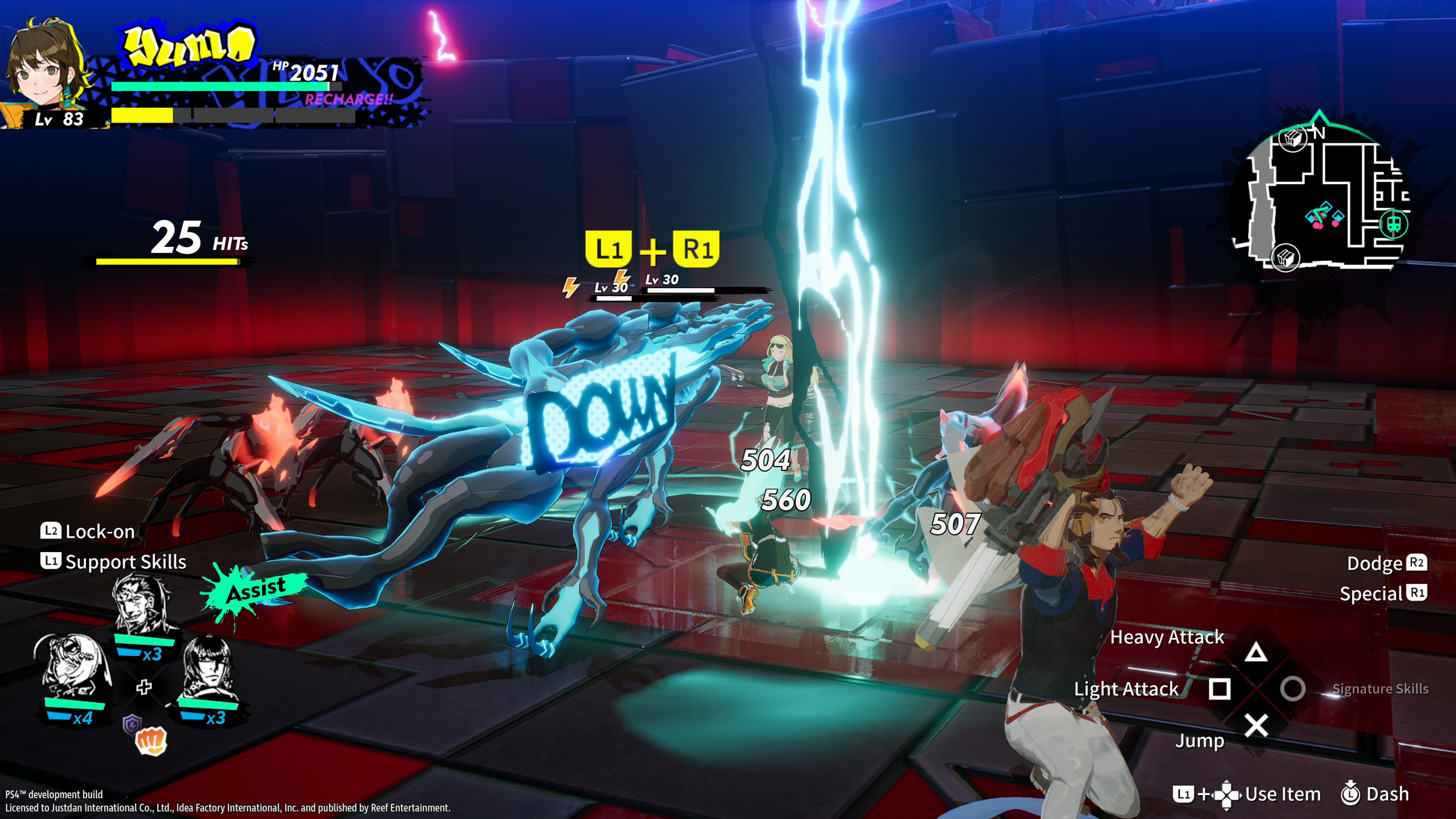Screen dimensions: 1456x819
Task: Pick the dark-haired support character portrait
Action: 208,668
